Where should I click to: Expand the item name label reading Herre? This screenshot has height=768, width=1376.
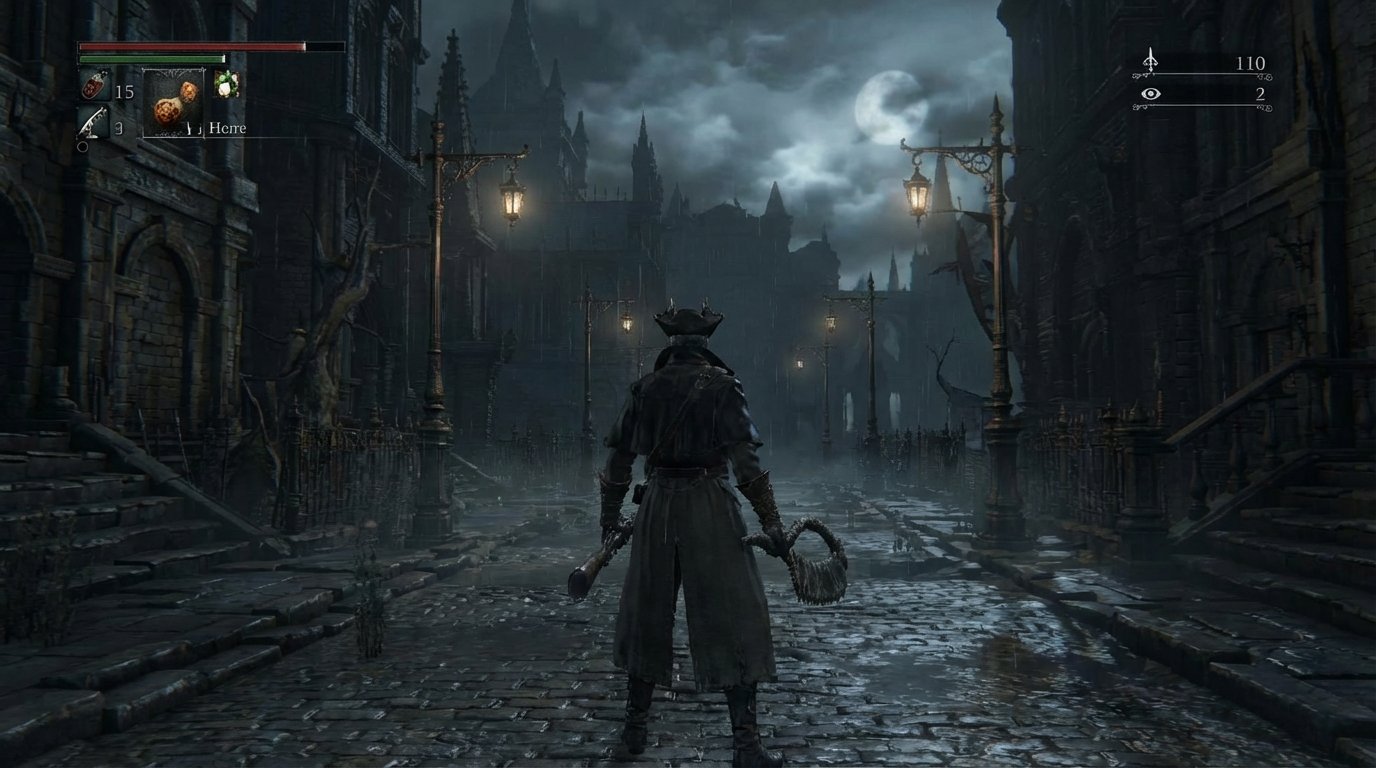pos(228,128)
